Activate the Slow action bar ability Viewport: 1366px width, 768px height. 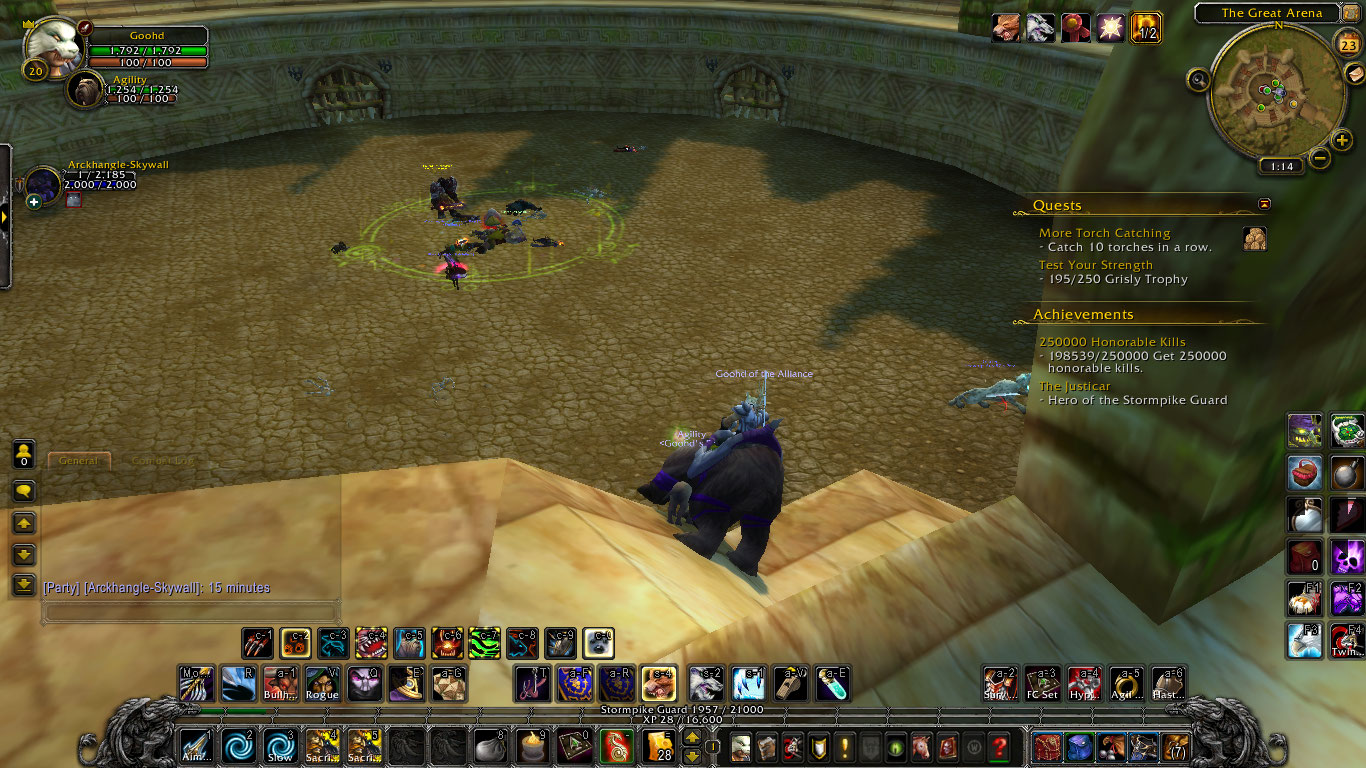280,747
